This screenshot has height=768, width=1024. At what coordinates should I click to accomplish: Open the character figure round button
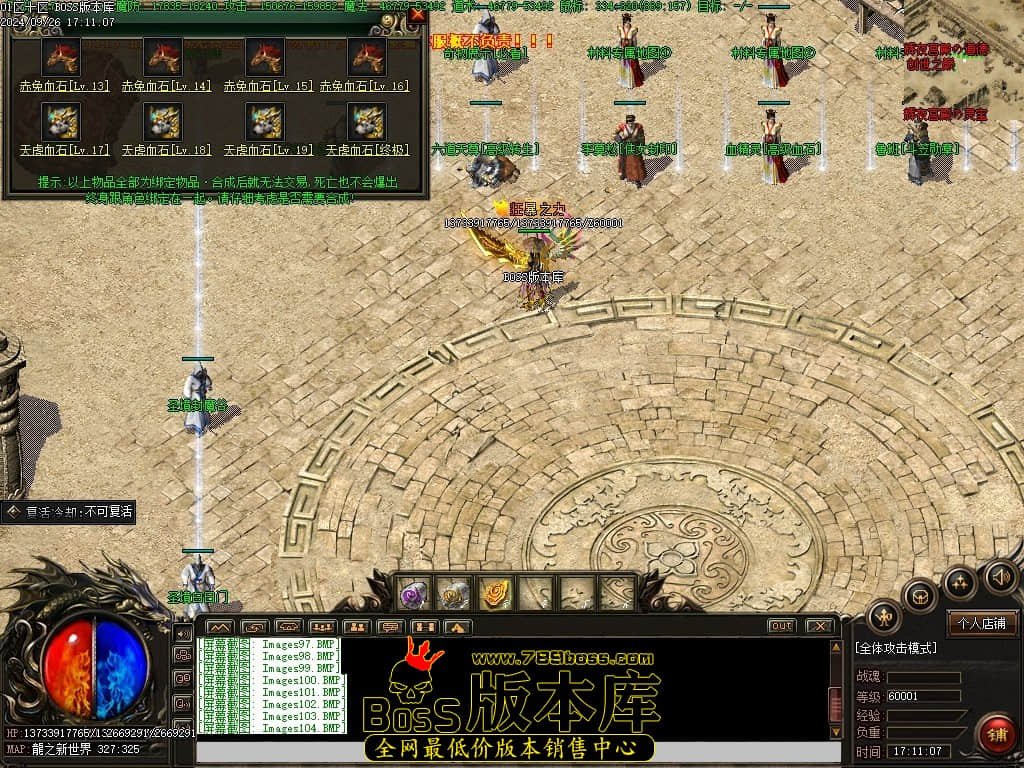(x=885, y=617)
